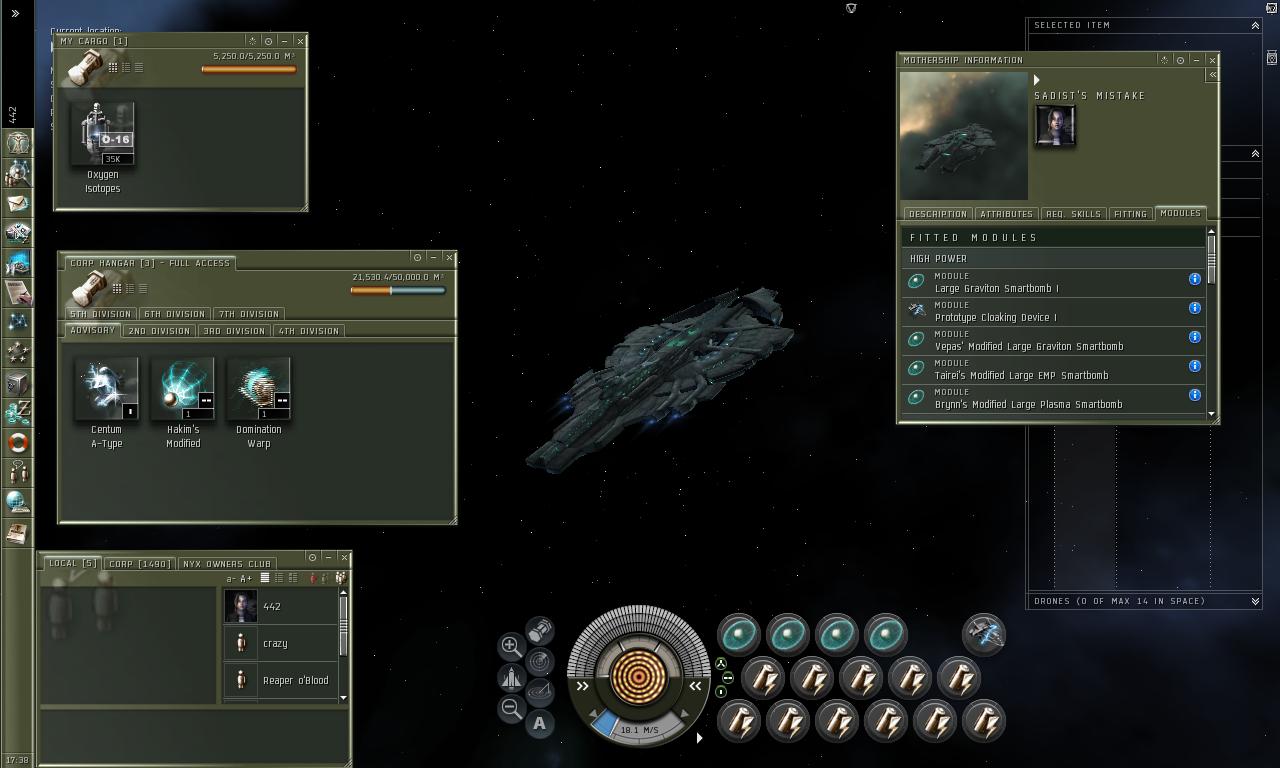Screen dimensions: 1280x768
Task: Switch to the Description tab
Action: tap(937, 214)
